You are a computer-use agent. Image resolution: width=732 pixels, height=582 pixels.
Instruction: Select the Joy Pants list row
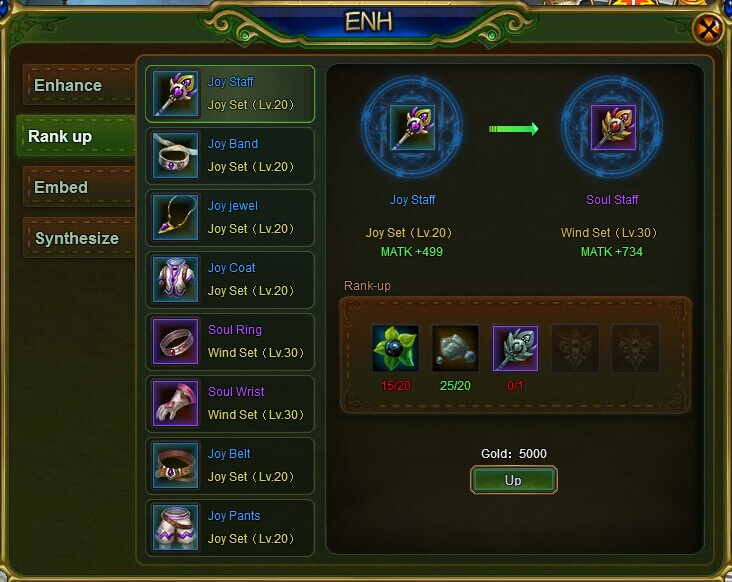click(x=230, y=528)
